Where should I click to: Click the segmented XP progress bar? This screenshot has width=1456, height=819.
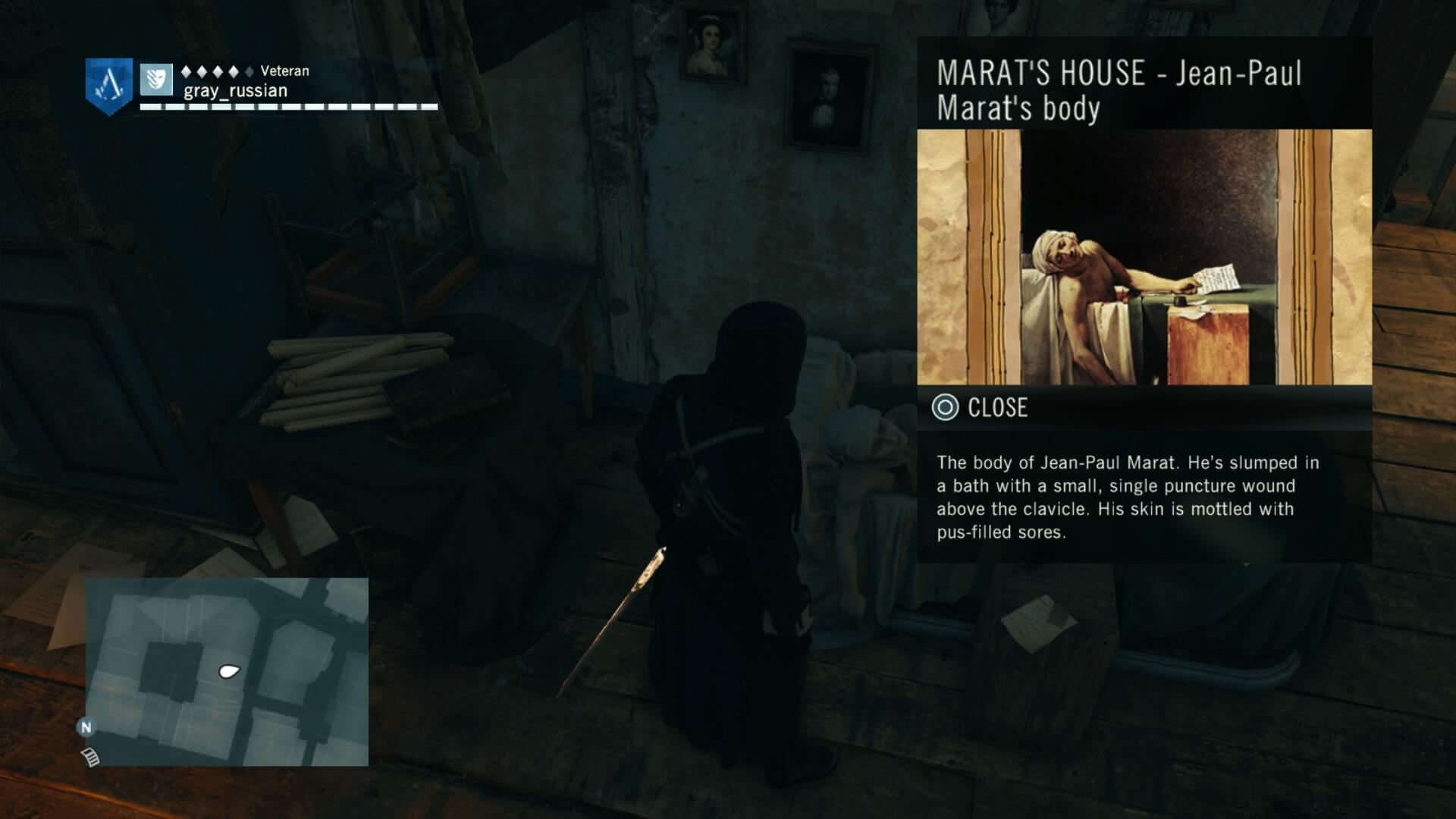[288, 106]
